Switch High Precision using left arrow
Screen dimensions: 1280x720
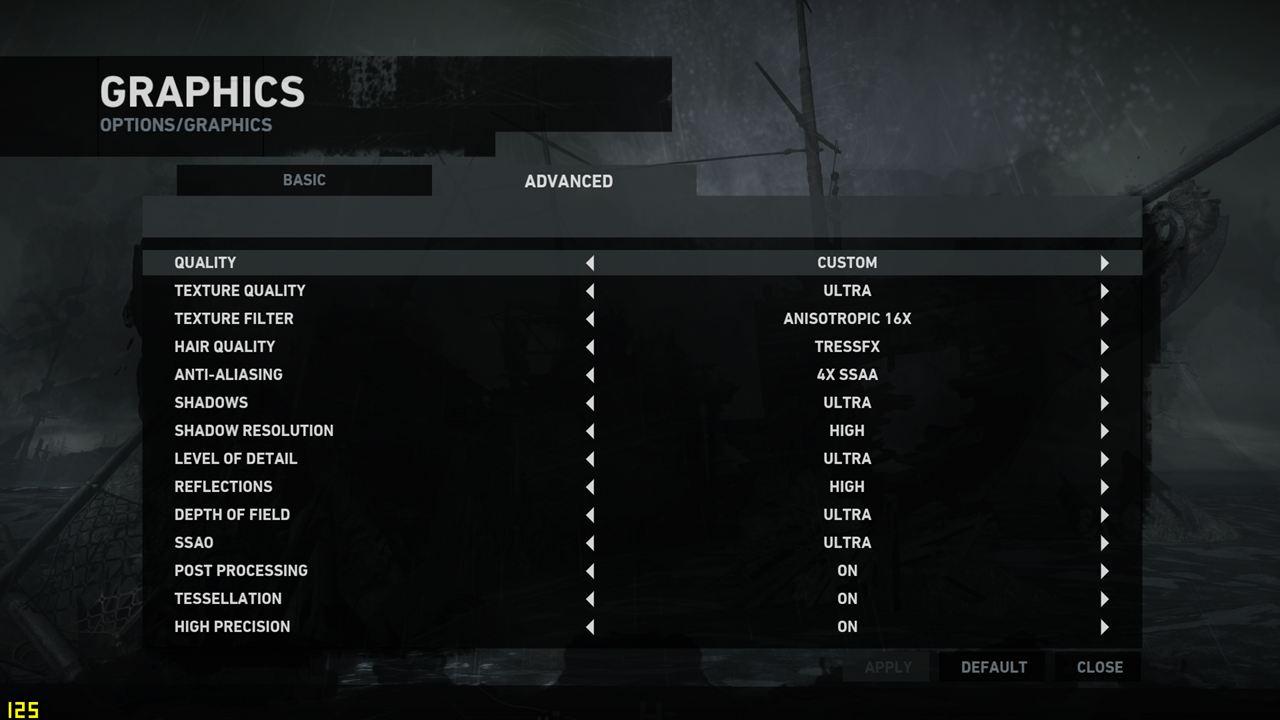tap(590, 627)
